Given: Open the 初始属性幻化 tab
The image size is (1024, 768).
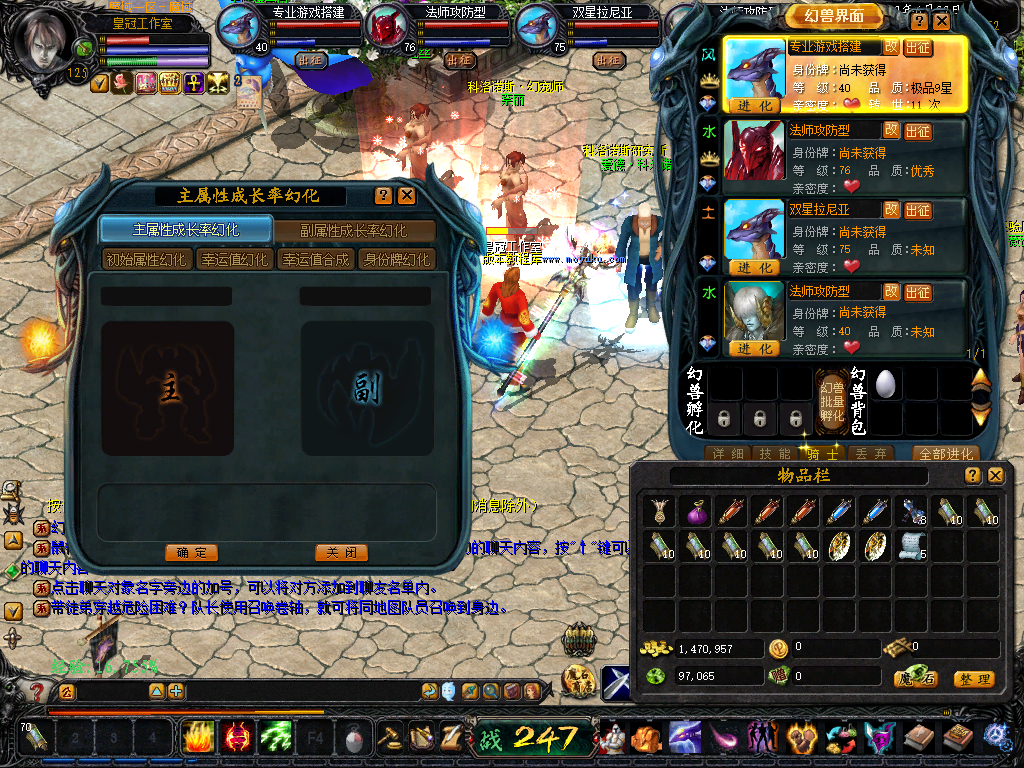Looking at the screenshot, I should click(146, 260).
